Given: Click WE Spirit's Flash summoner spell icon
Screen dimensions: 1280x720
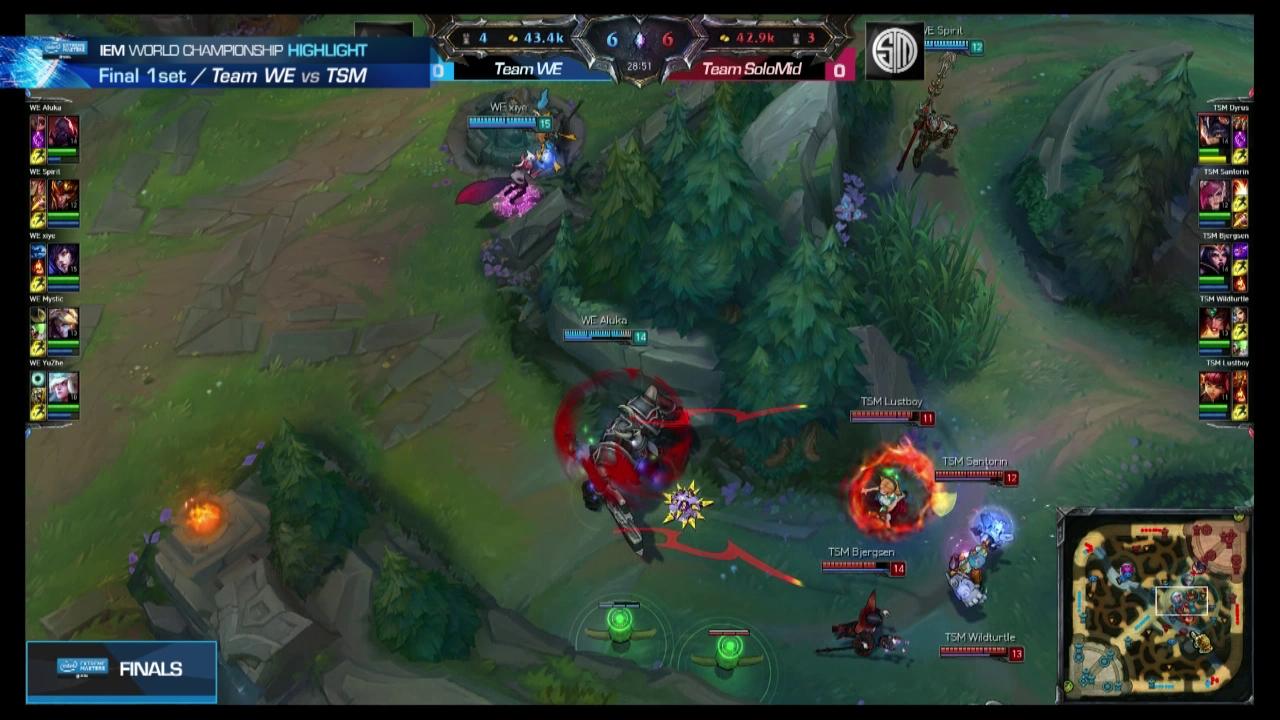Looking at the screenshot, I should coord(37,218).
